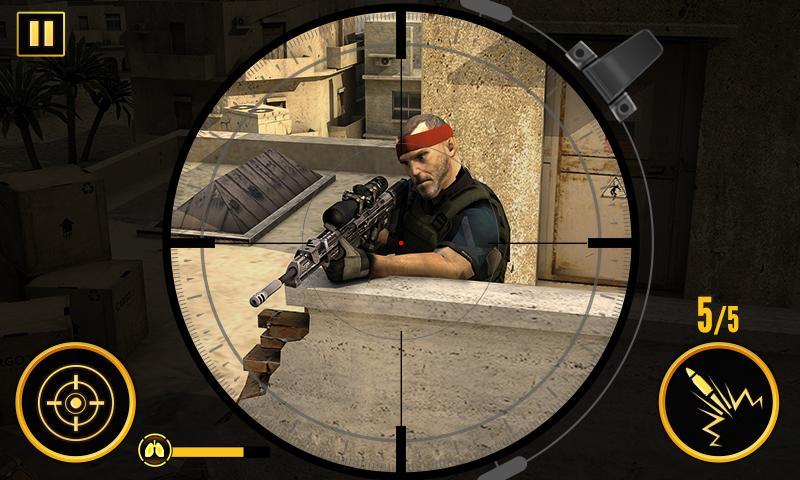The width and height of the screenshot is (800, 480).
Task: Pause the game with the pause button
Action: click(x=40, y=33)
